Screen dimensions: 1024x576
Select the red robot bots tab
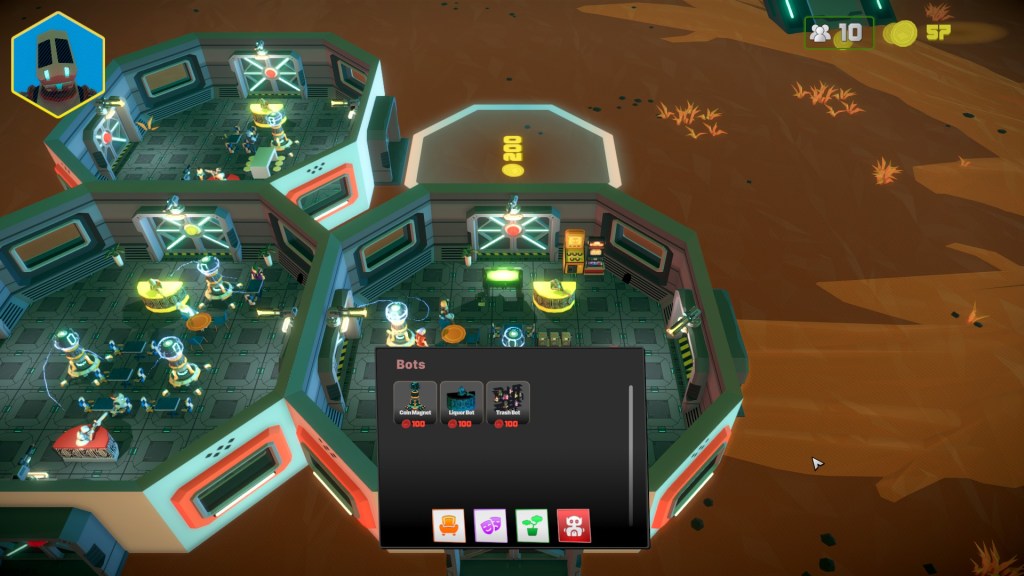click(x=574, y=525)
